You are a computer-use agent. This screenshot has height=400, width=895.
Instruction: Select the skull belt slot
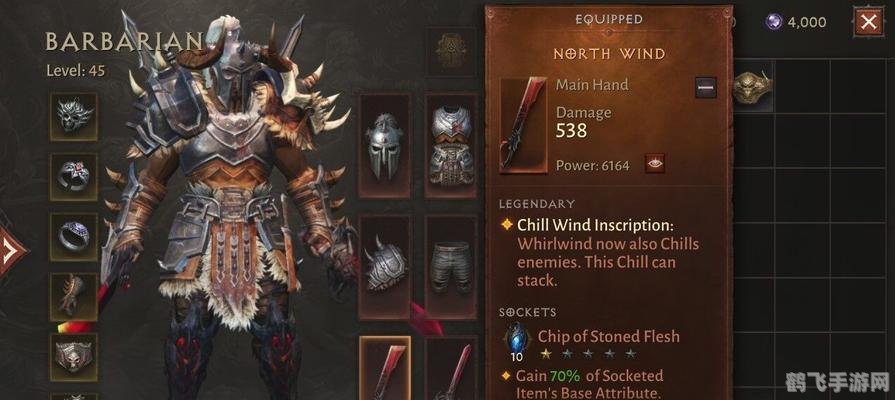(74, 355)
